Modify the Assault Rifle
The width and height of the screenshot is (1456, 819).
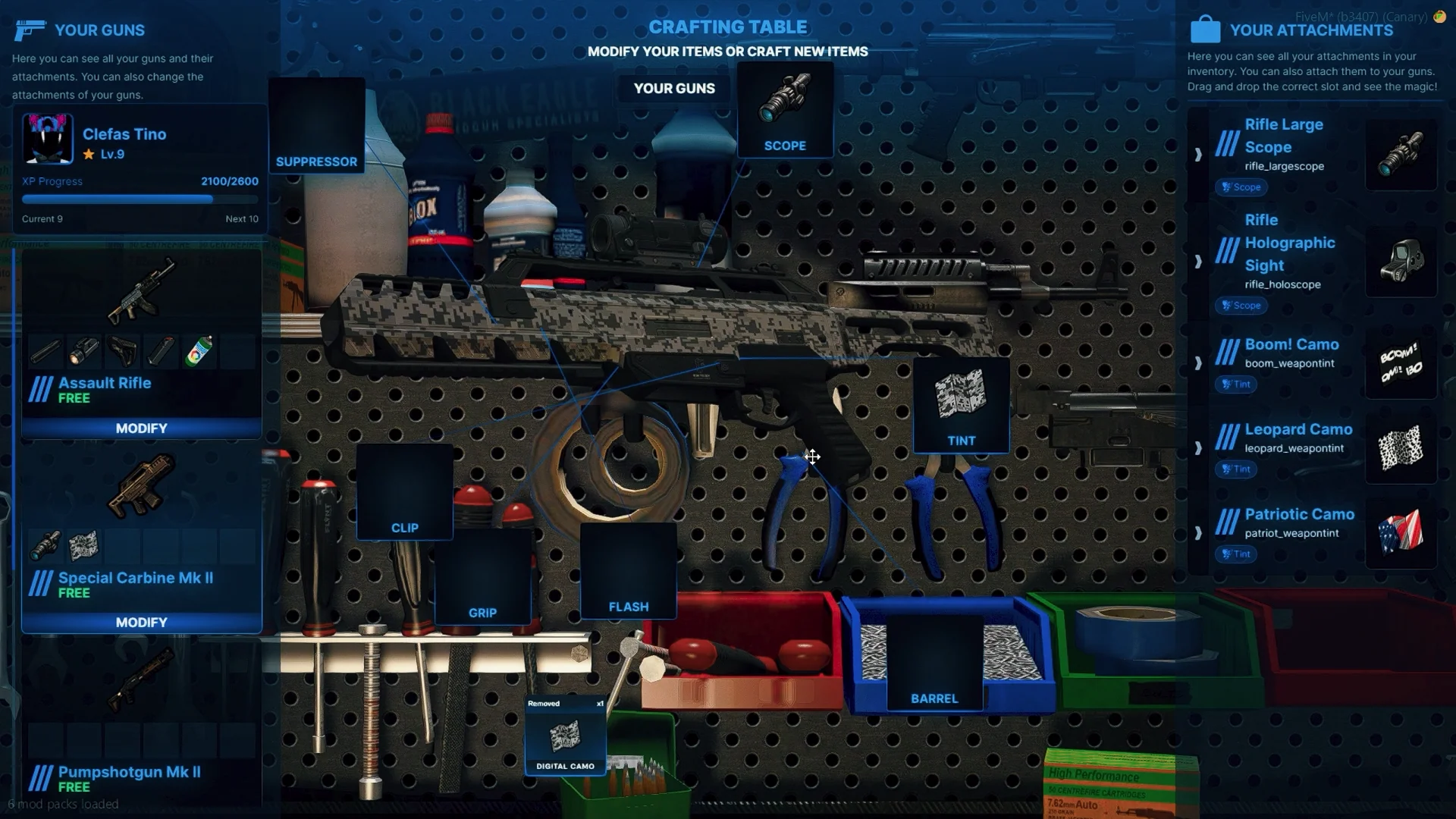[x=141, y=428]
